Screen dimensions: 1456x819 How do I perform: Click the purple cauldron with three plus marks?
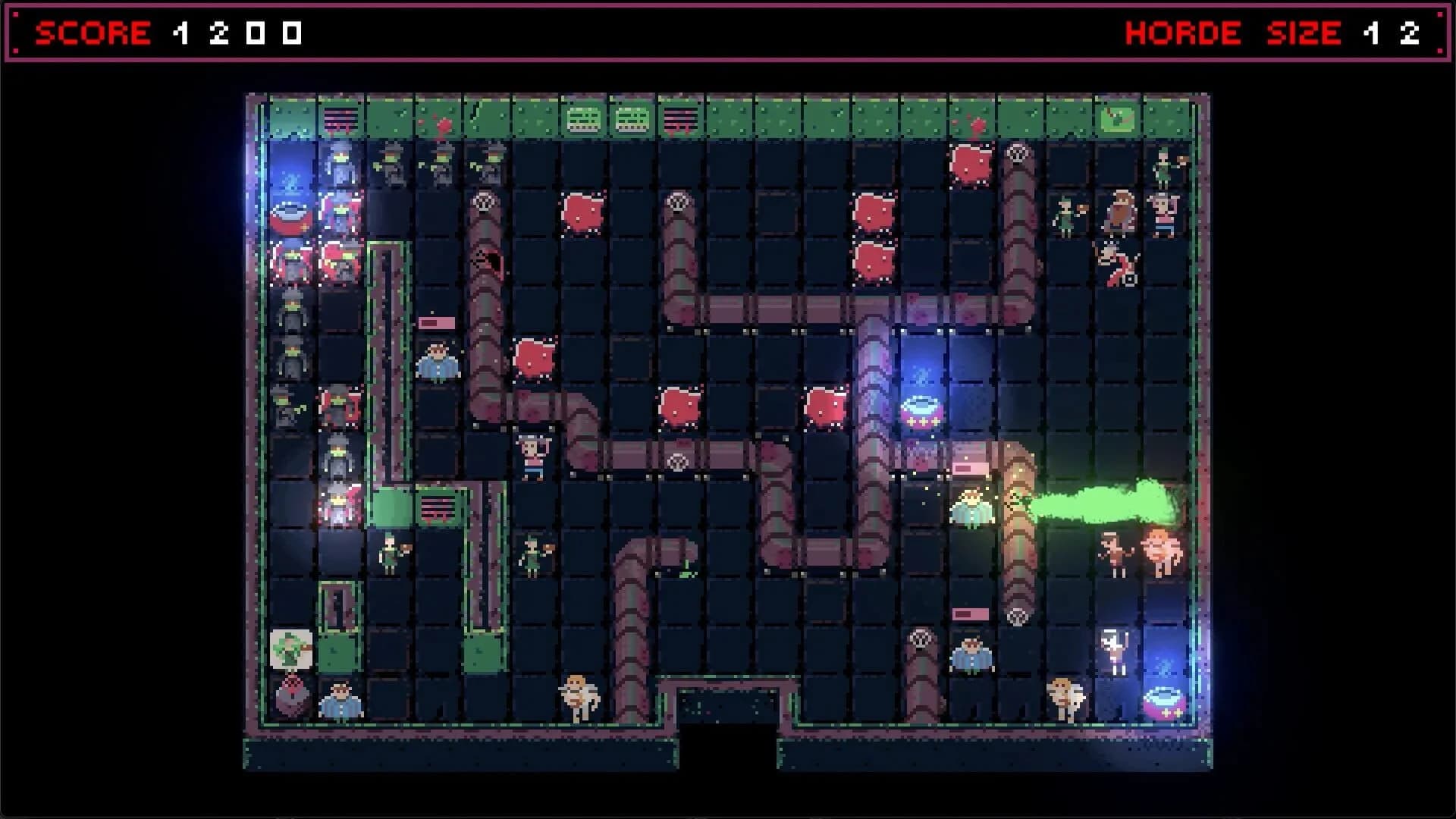[x=921, y=411]
